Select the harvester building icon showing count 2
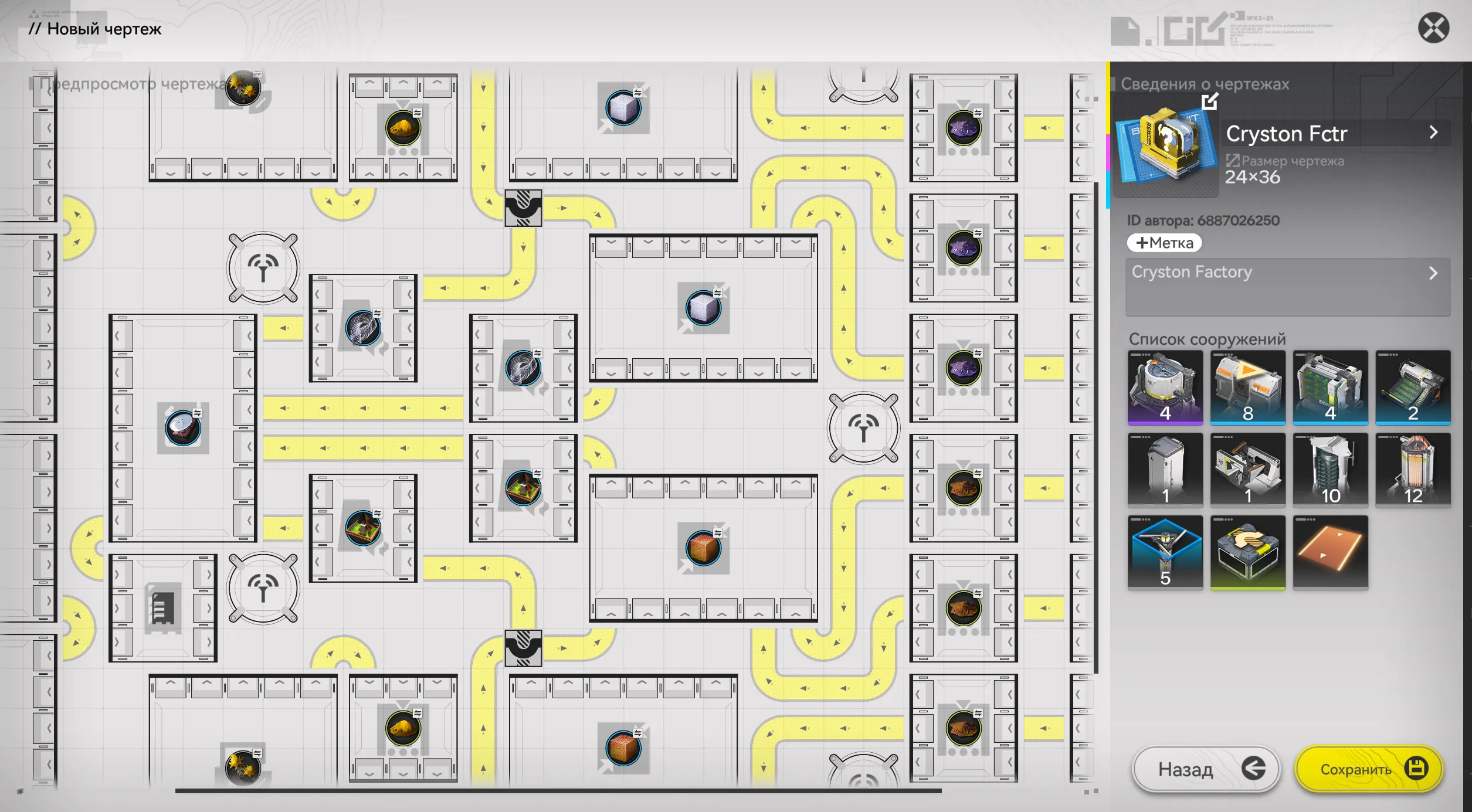This screenshot has width=1472, height=812. tap(1415, 387)
